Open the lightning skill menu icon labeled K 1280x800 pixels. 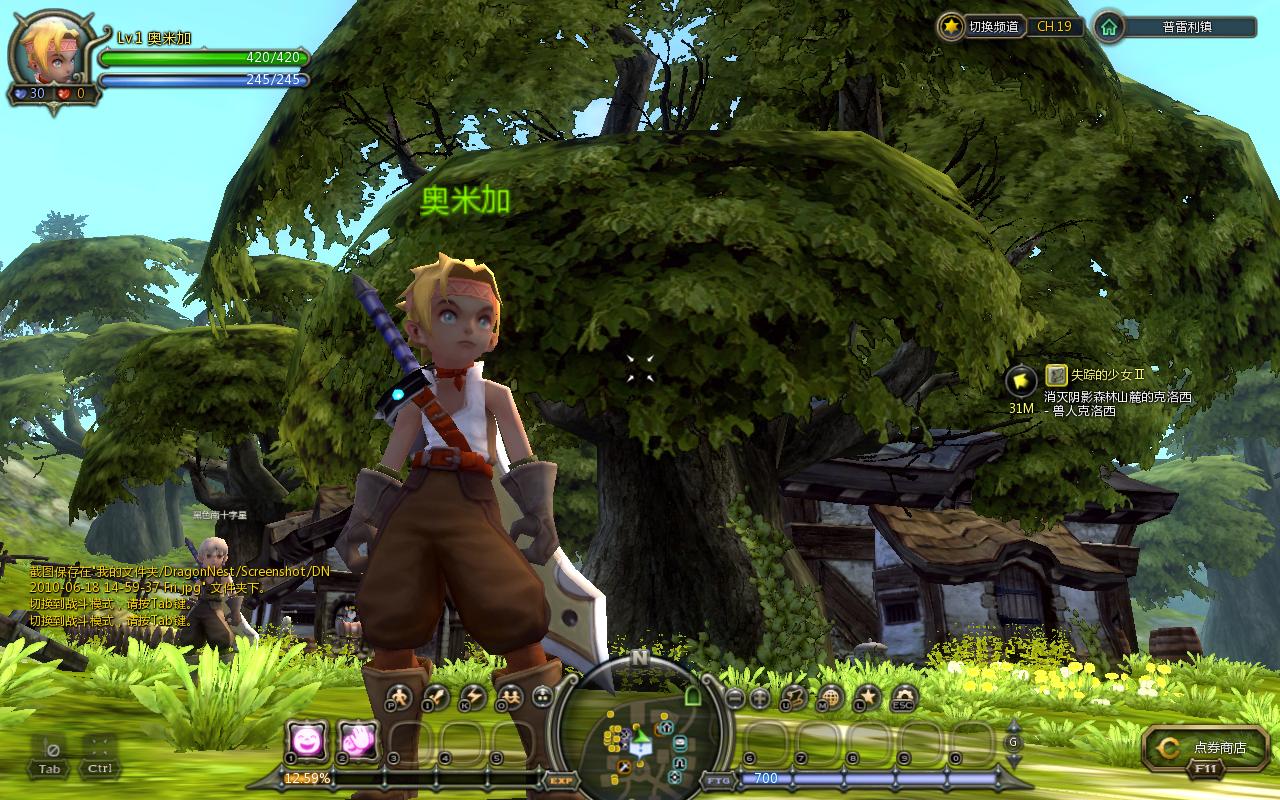(472, 697)
